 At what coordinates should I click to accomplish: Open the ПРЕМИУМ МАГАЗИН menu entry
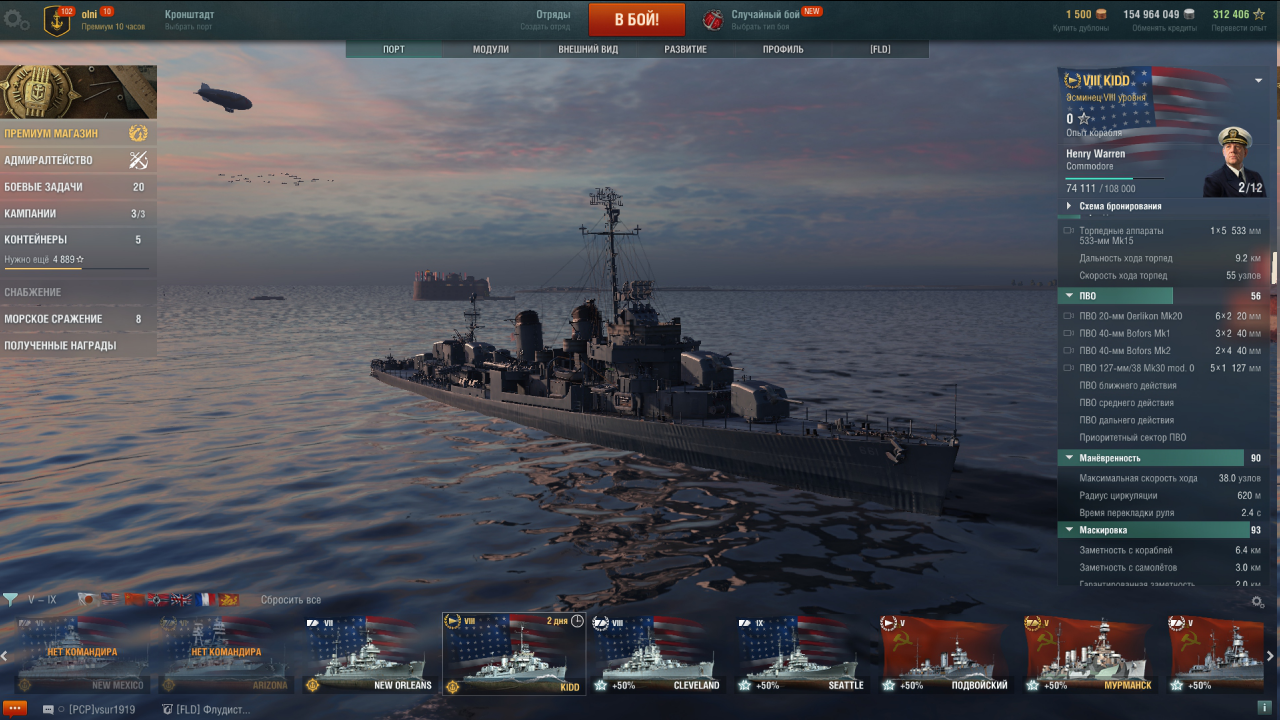click(x=52, y=133)
